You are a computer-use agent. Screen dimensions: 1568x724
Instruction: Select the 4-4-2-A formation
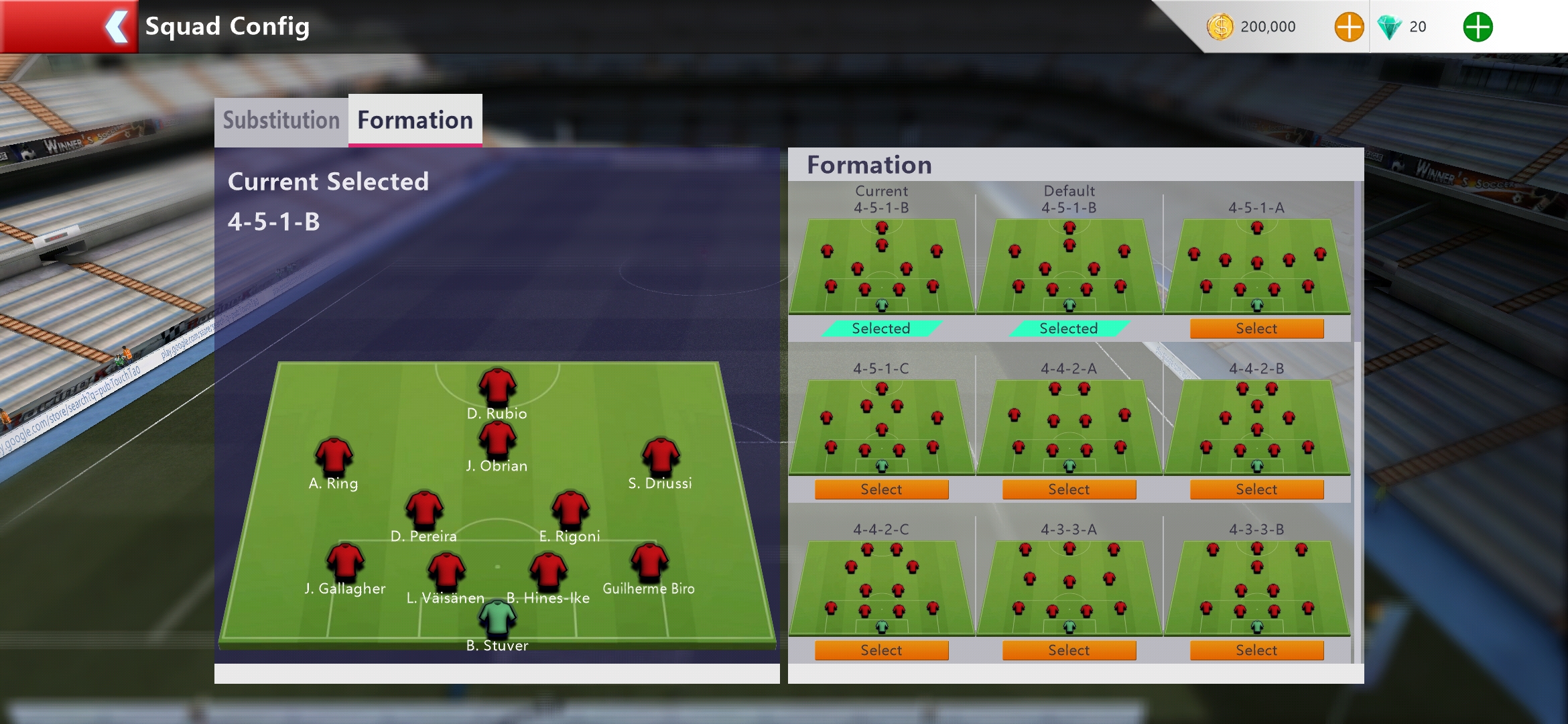[1069, 489]
